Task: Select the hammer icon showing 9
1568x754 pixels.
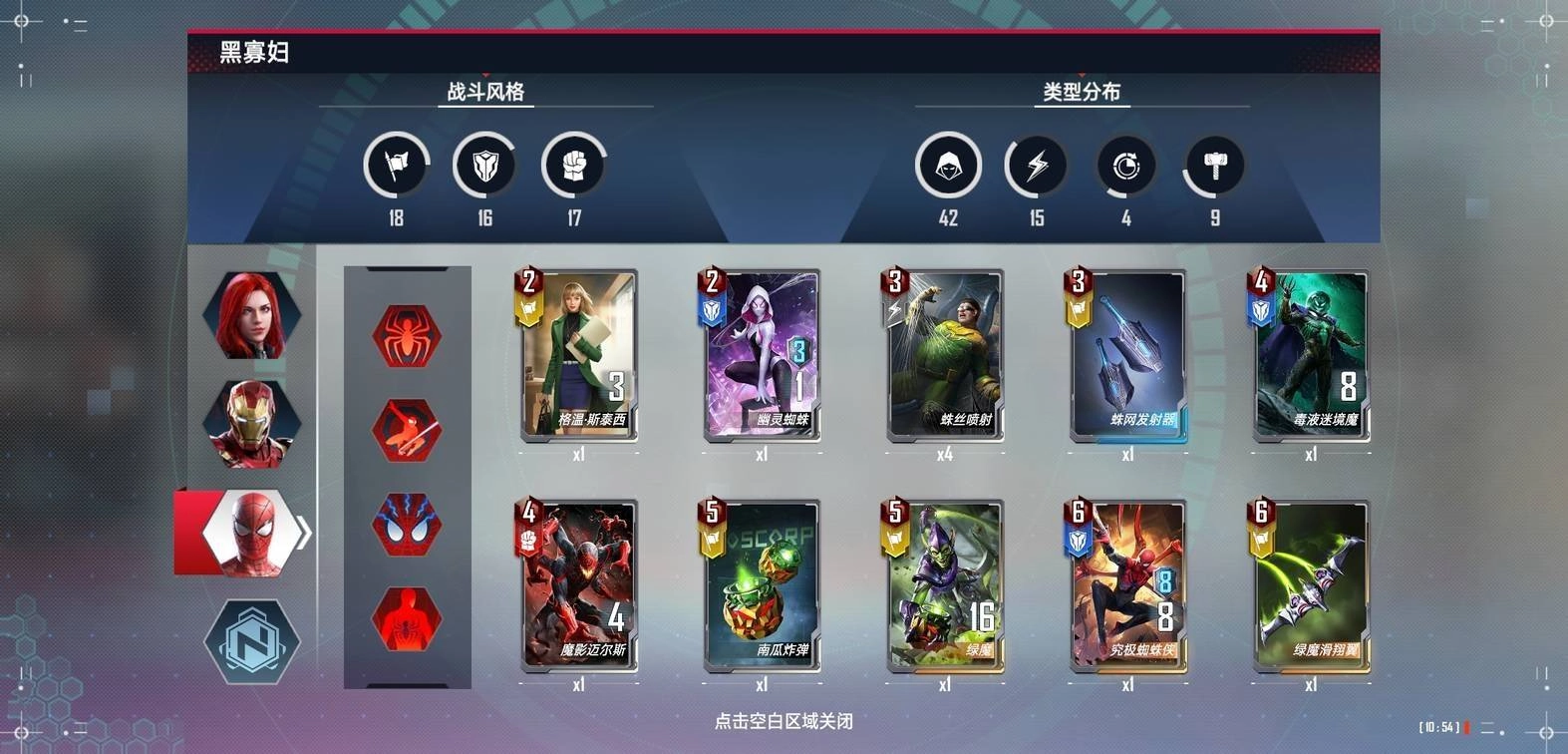Action: [1213, 166]
